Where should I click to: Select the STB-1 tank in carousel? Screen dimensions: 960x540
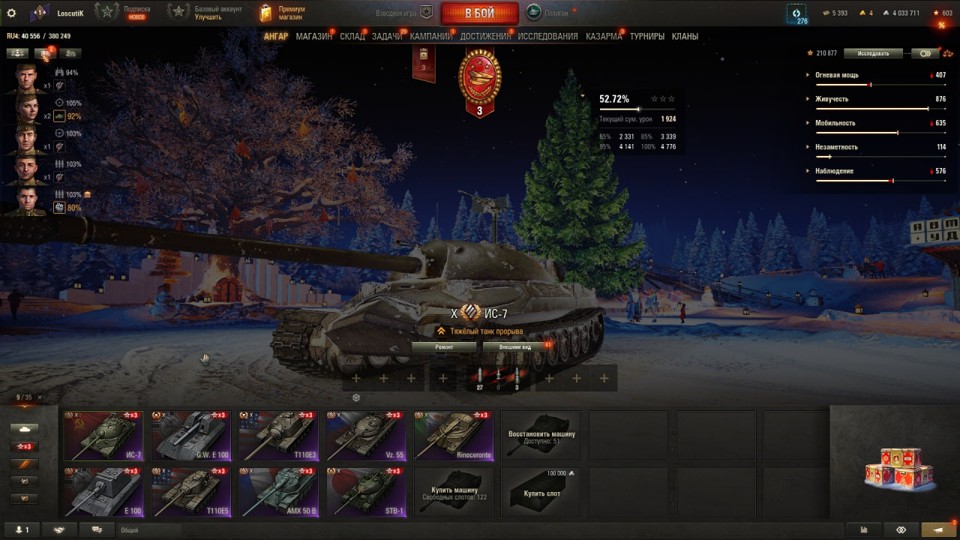coord(365,491)
